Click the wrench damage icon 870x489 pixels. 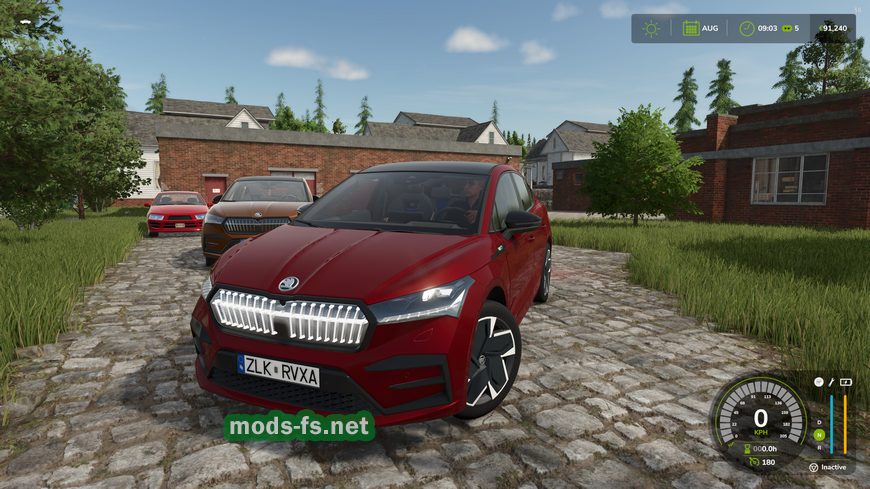pos(831,382)
